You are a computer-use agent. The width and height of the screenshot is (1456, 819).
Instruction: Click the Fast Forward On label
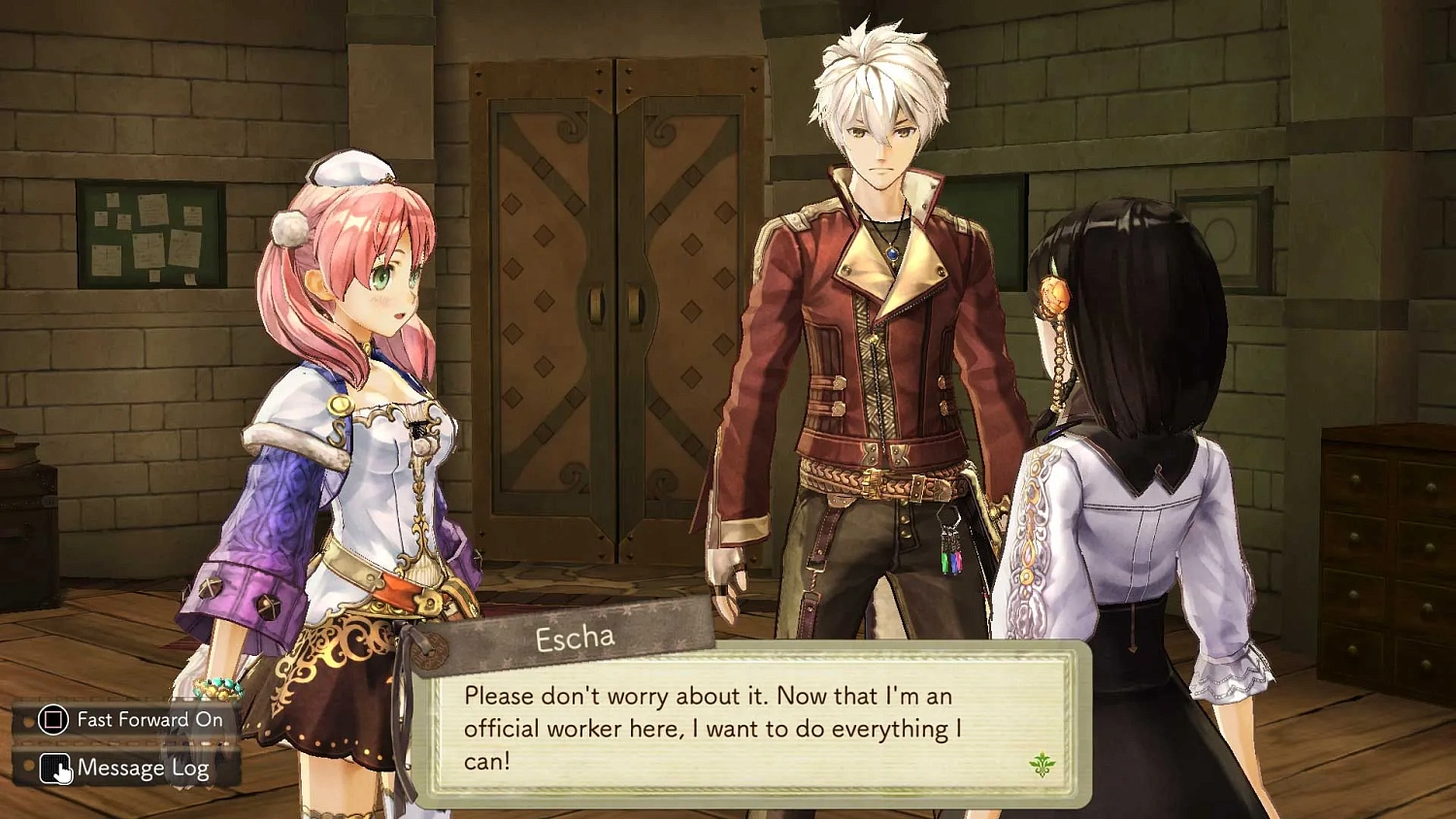146,719
